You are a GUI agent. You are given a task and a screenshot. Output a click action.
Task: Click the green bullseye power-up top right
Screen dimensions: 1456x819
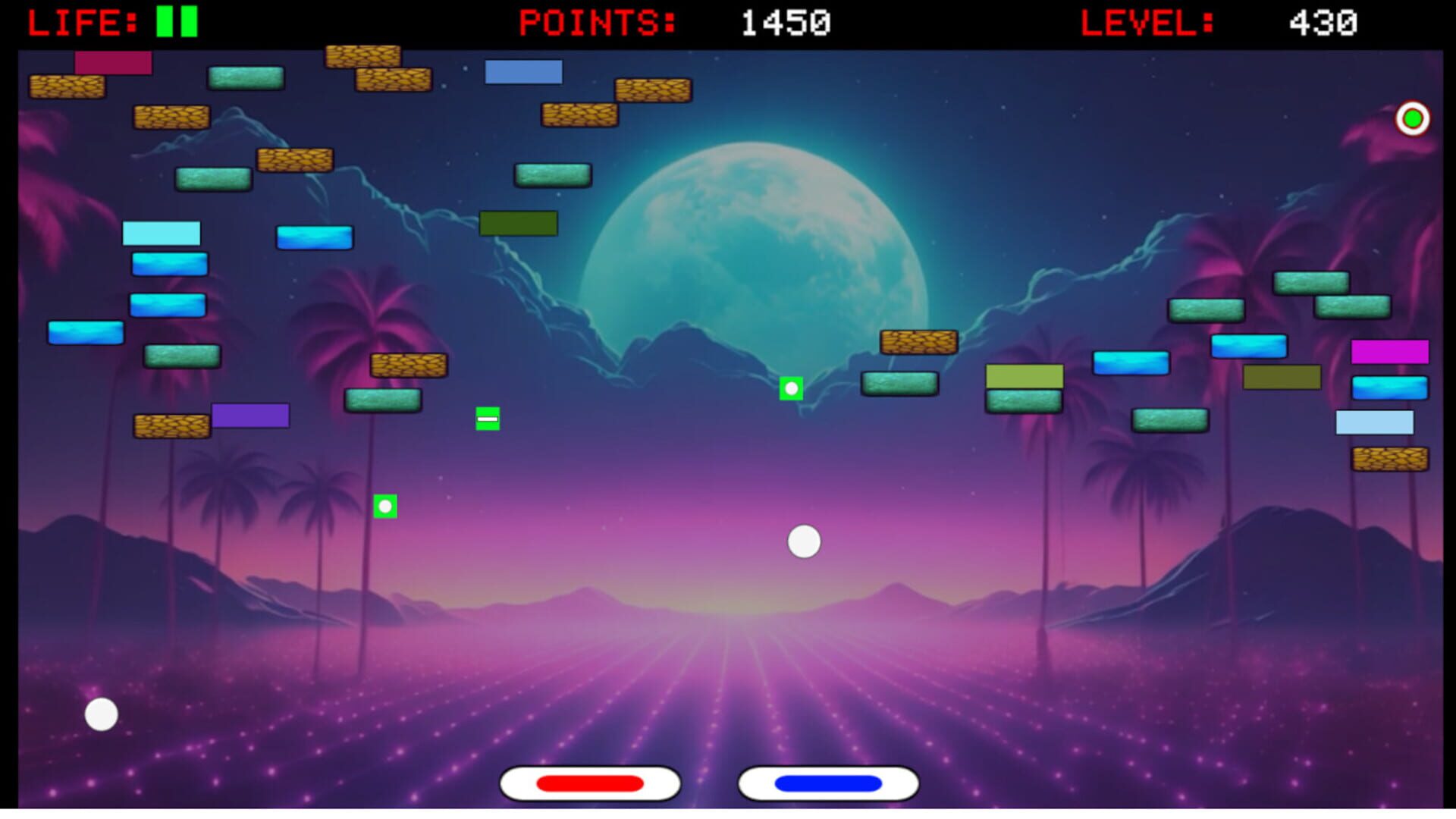(1412, 118)
